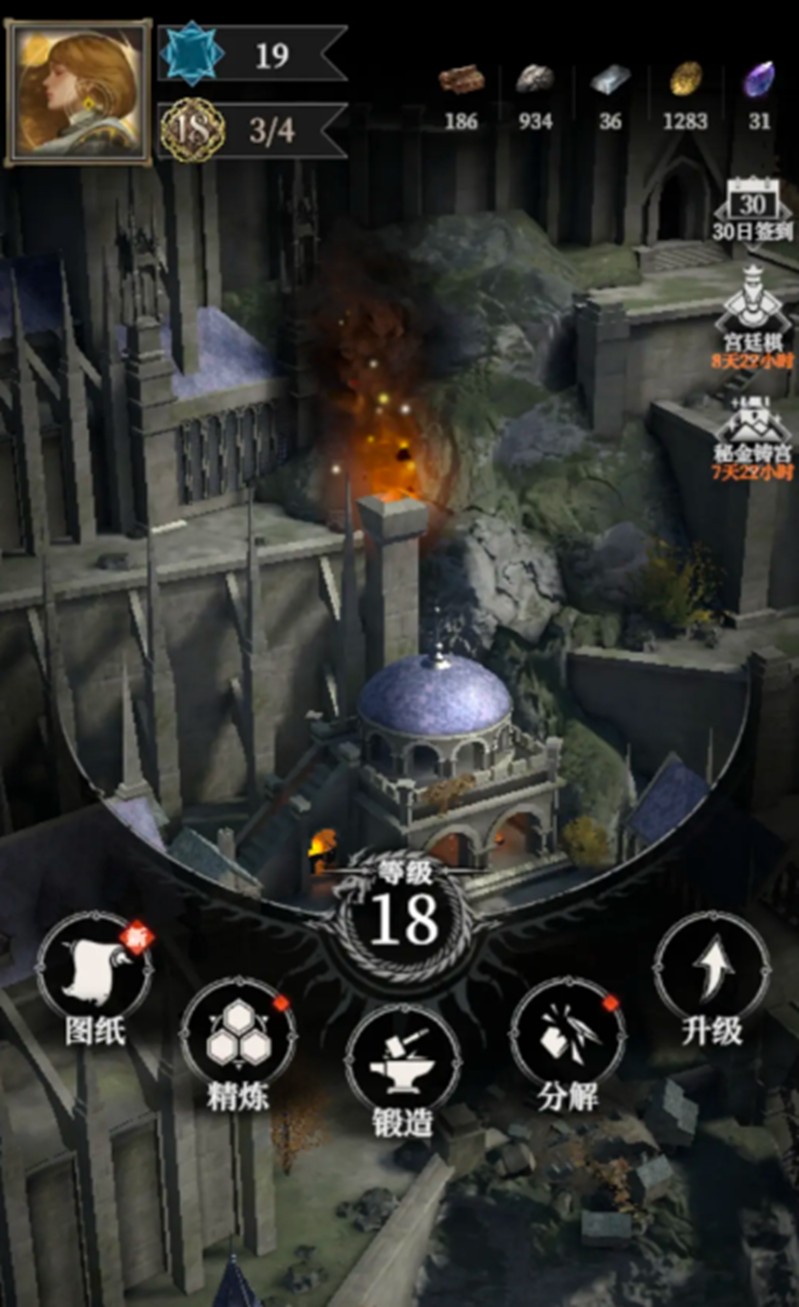Viewport: 799px width, 1307px height.
Task: Open the 锻造 forging menu
Action: coord(402,1064)
